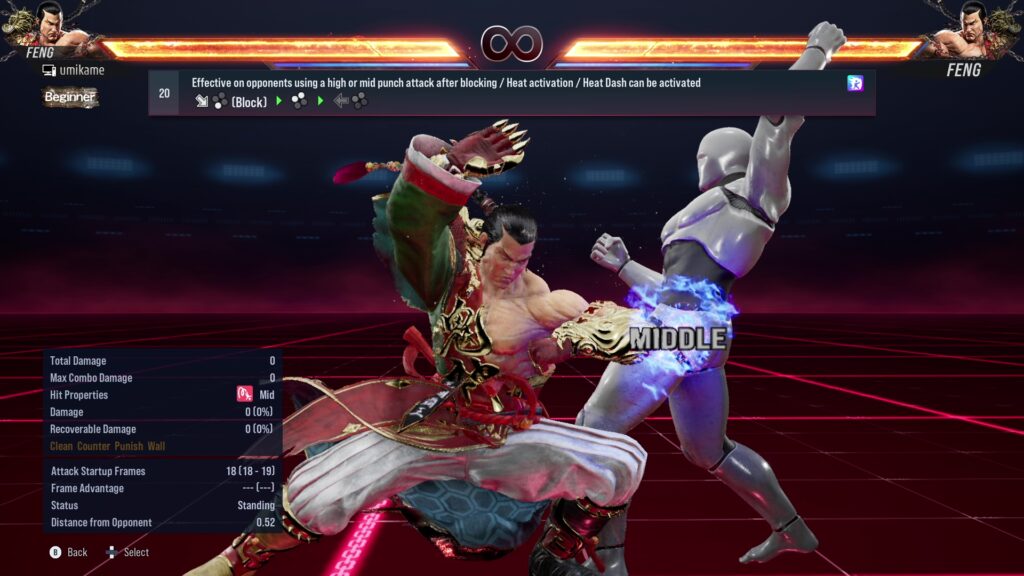The image size is (1024, 576).
Task: Click the purple Heat icon on the tip bar
Action: [855, 84]
